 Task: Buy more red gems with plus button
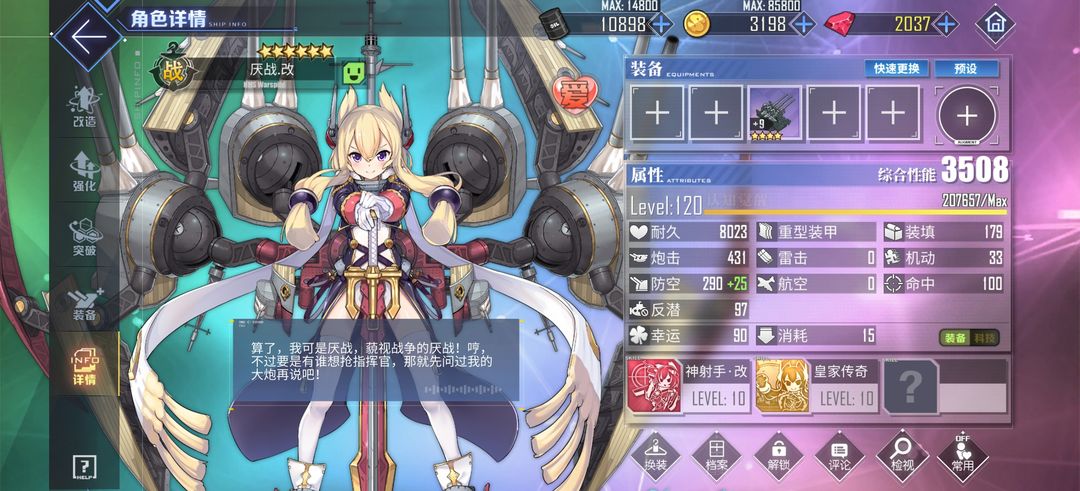coord(945,23)
